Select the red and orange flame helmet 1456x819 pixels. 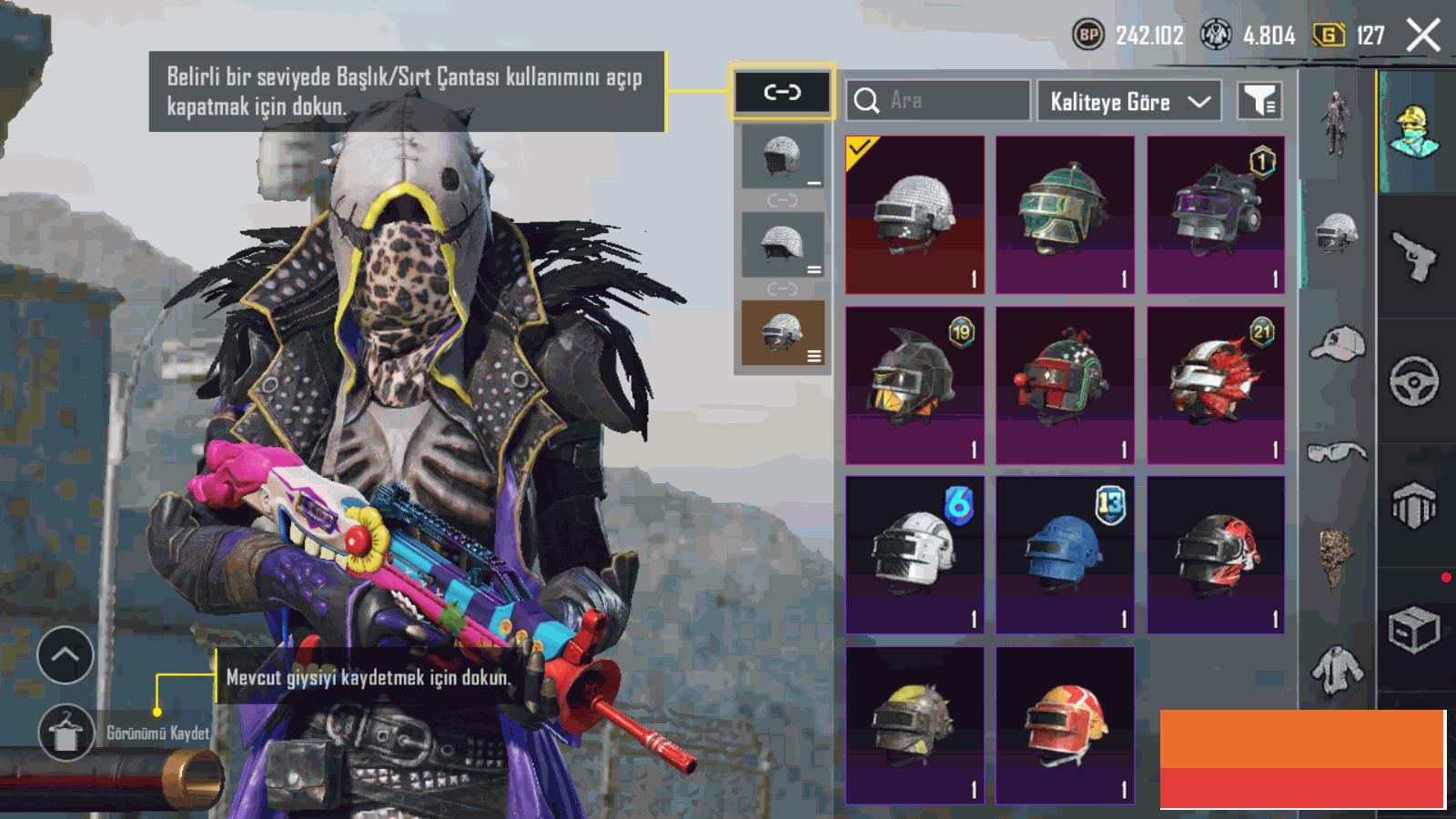(x=1065, y=725)
